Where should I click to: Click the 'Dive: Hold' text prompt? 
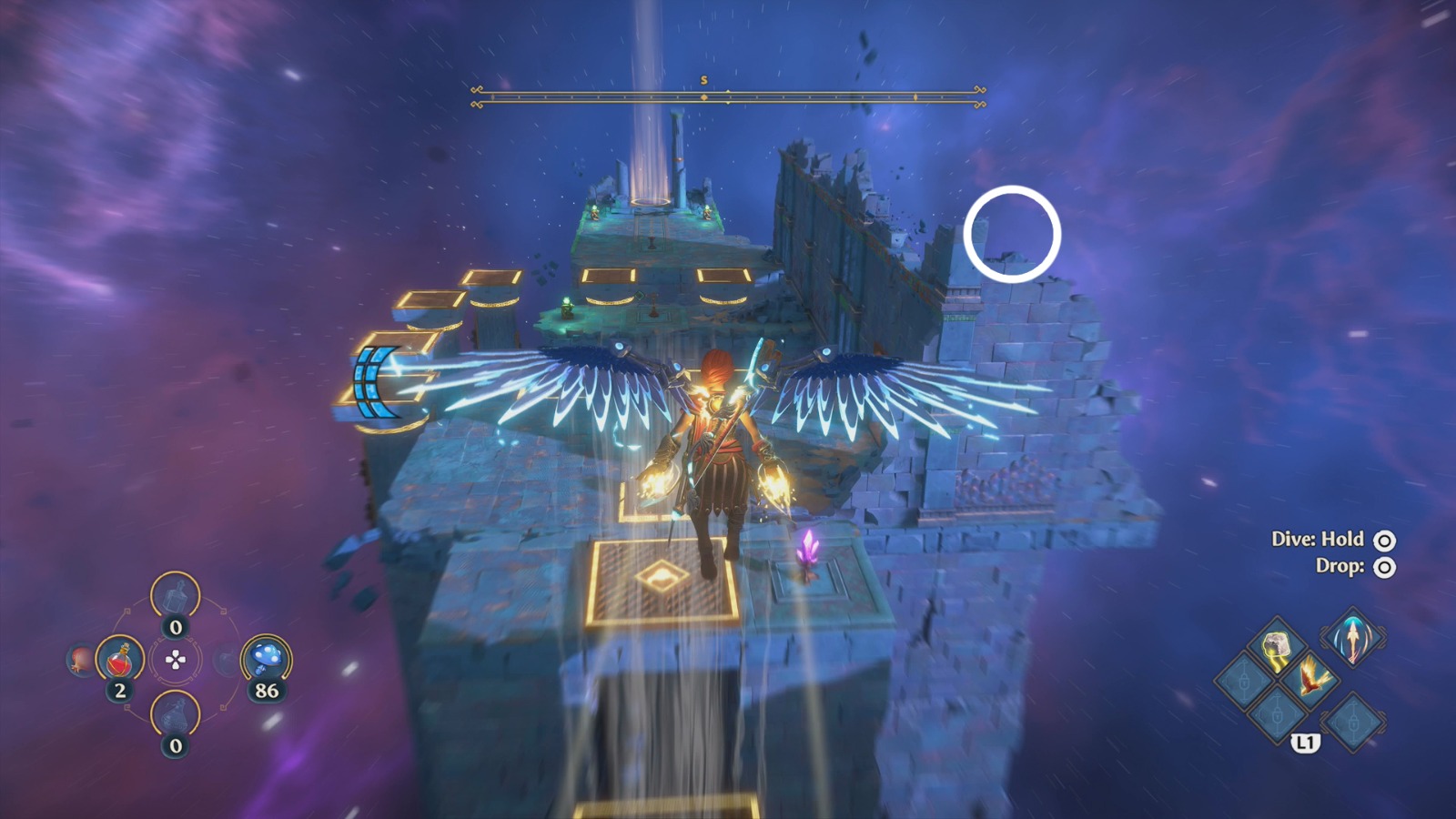(x=1319, y=539)
